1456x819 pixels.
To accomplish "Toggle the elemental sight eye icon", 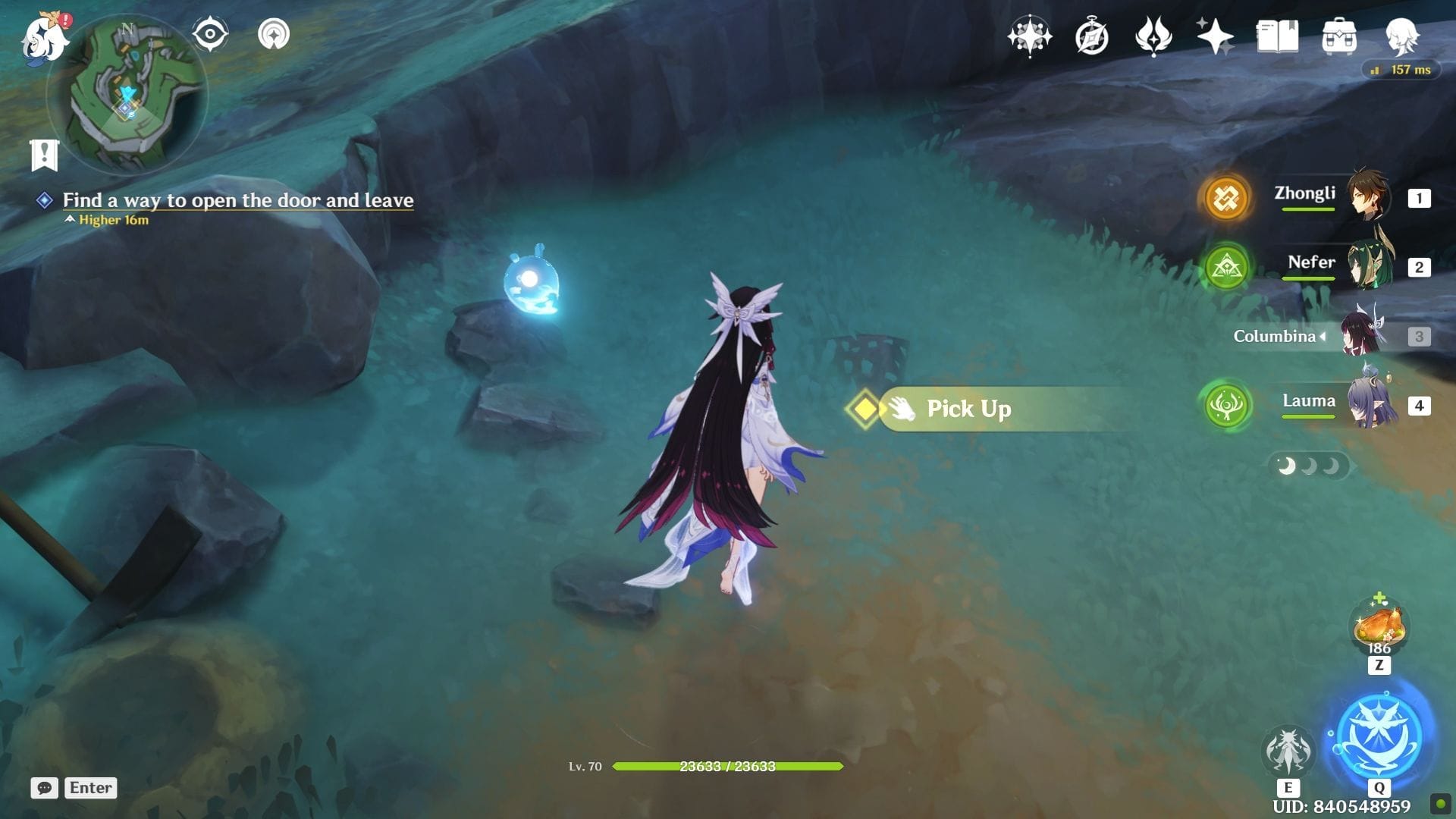I will pyautogui.click(x=210, y=35).
